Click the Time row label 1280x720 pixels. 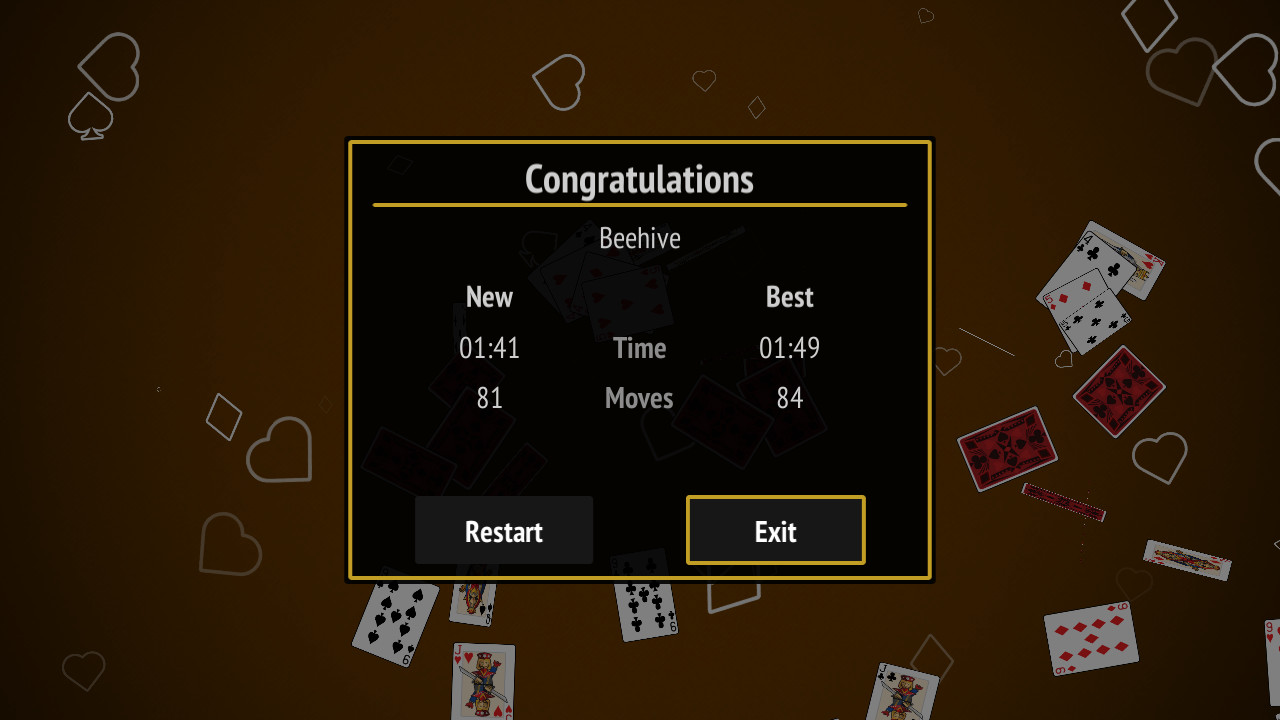[x=639, y=348]
